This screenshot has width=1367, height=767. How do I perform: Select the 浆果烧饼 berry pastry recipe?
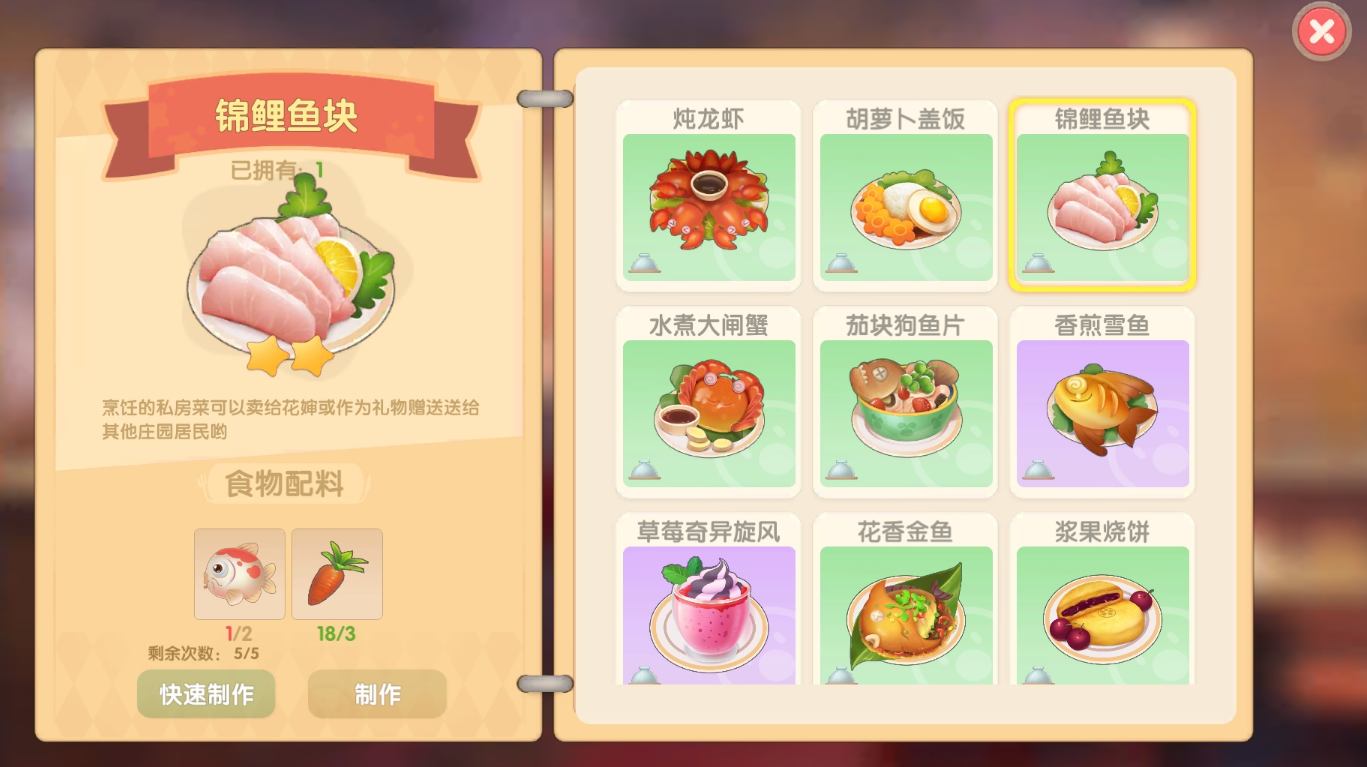coord(1102,605)
